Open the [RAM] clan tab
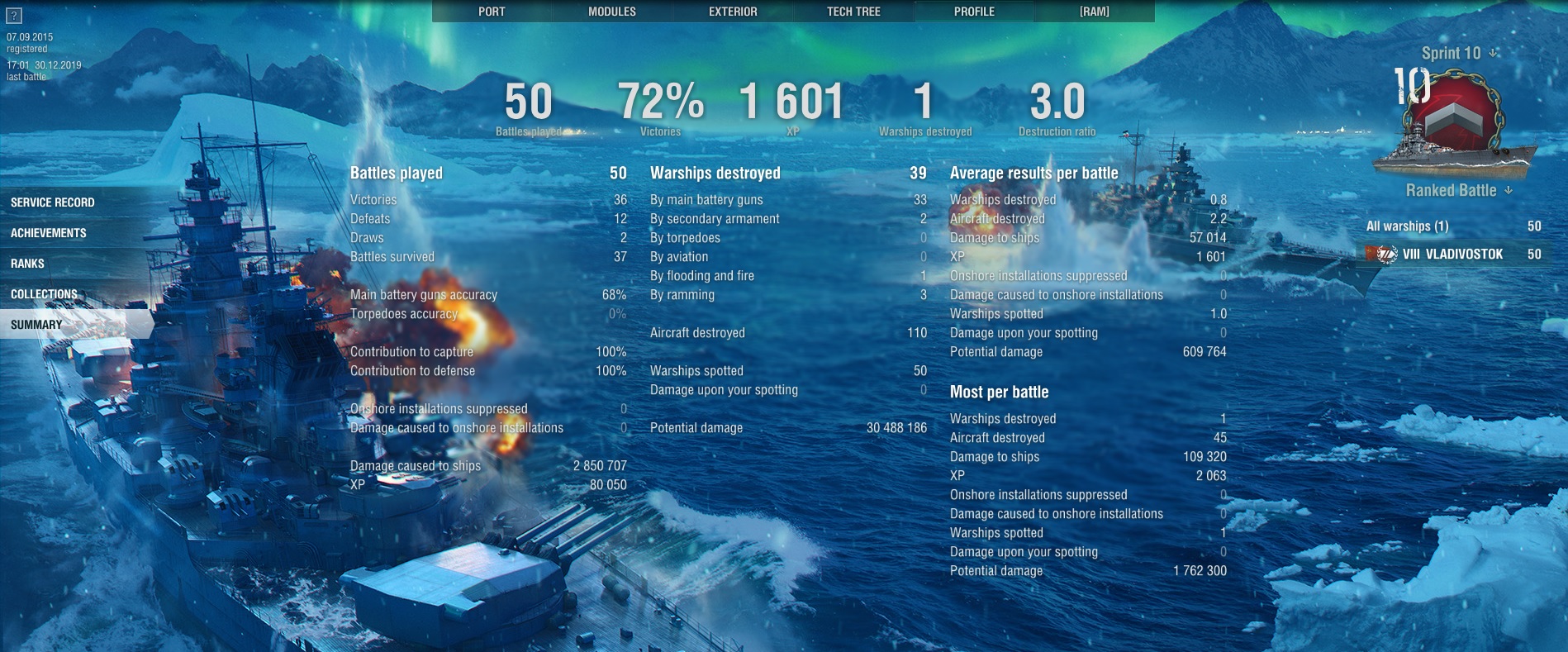Screen dimensions: 1568x652 pyautogui.click(x=1094, y=12)
